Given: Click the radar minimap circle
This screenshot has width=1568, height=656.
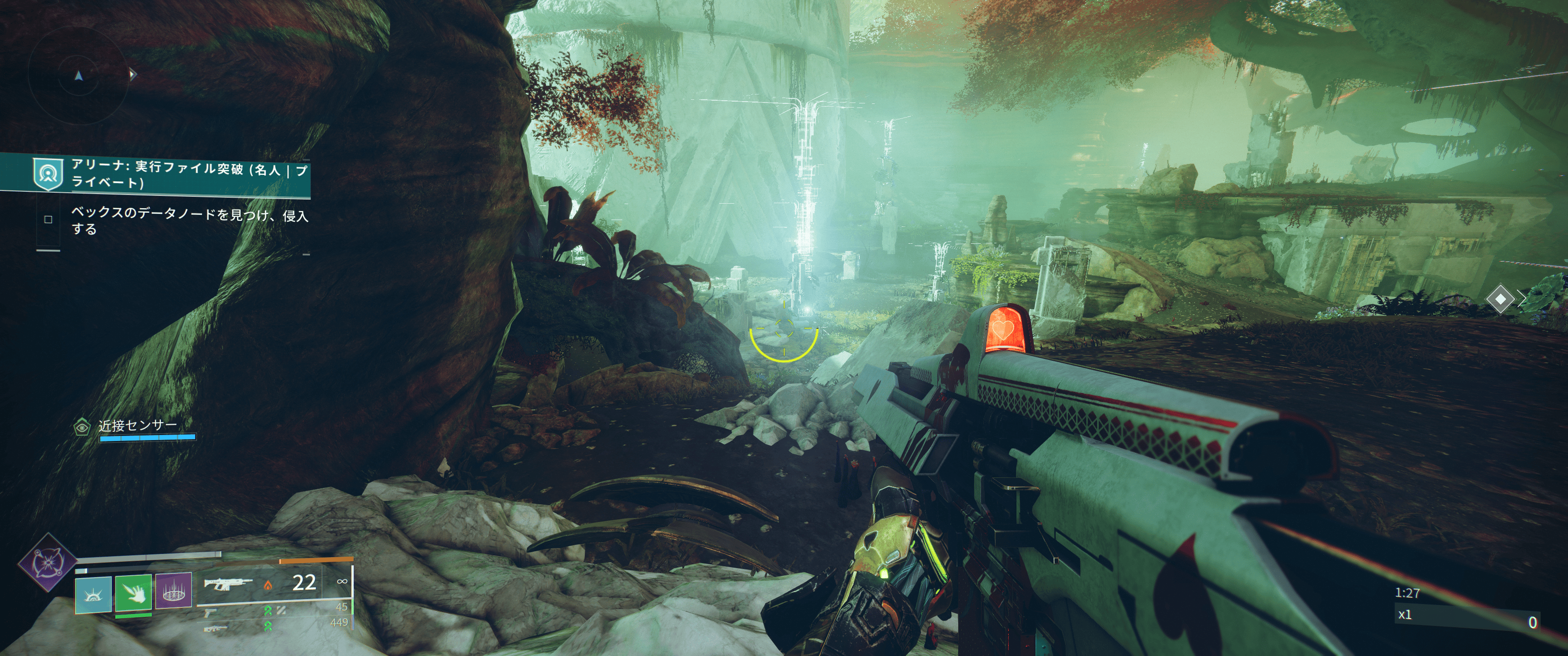Looking at the screenshot, I should (78, 76).
